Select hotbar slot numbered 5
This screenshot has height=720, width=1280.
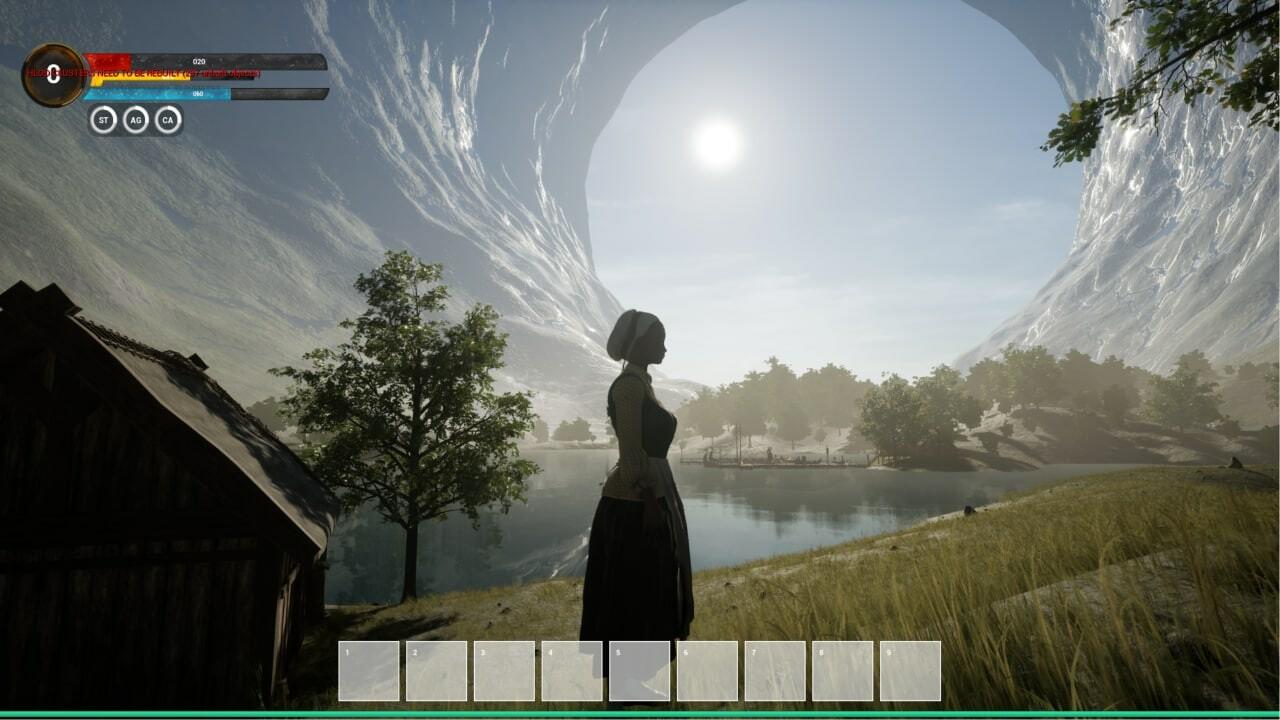pyautogui.click(x=640, y=671)
